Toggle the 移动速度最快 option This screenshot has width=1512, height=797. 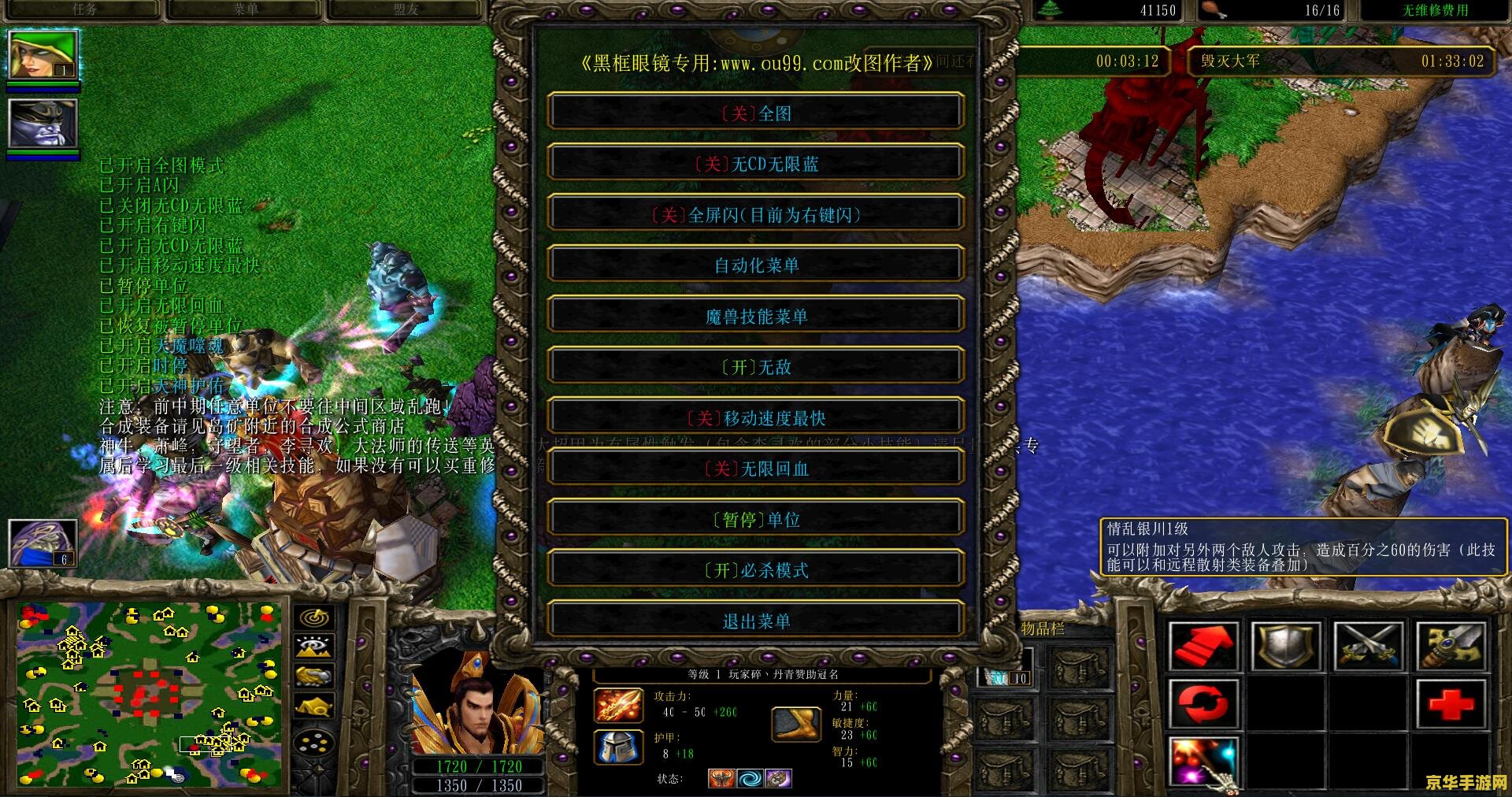[x=756, y=417]
